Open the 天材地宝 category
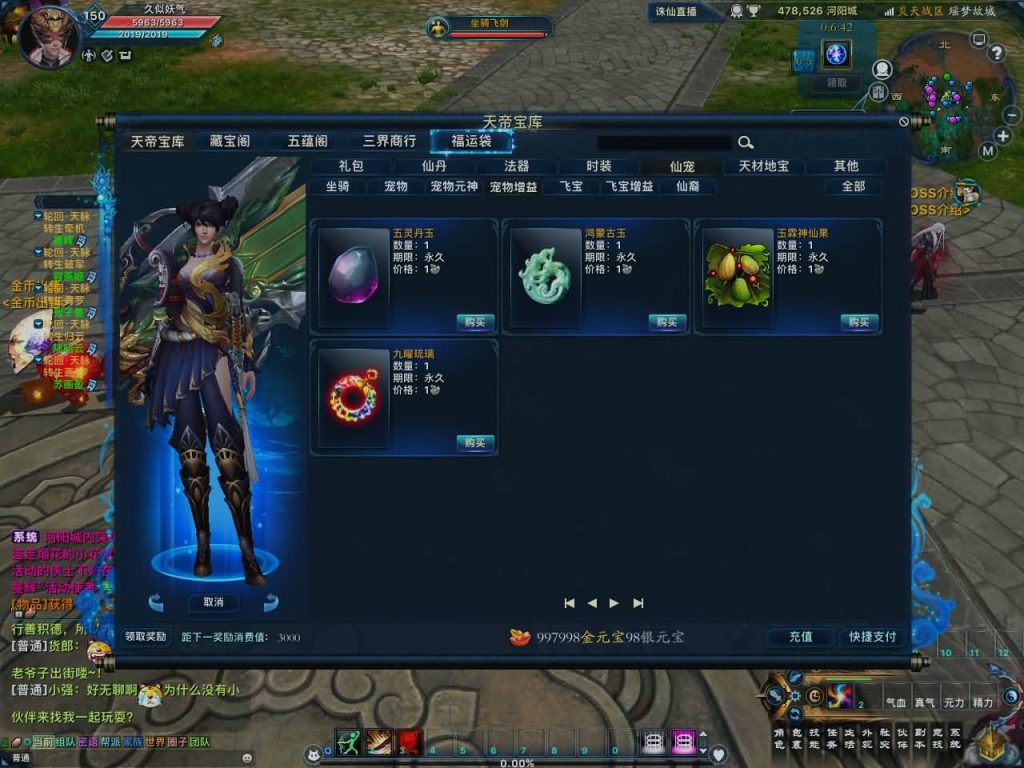1024x768 pixels. click(764, 166)
